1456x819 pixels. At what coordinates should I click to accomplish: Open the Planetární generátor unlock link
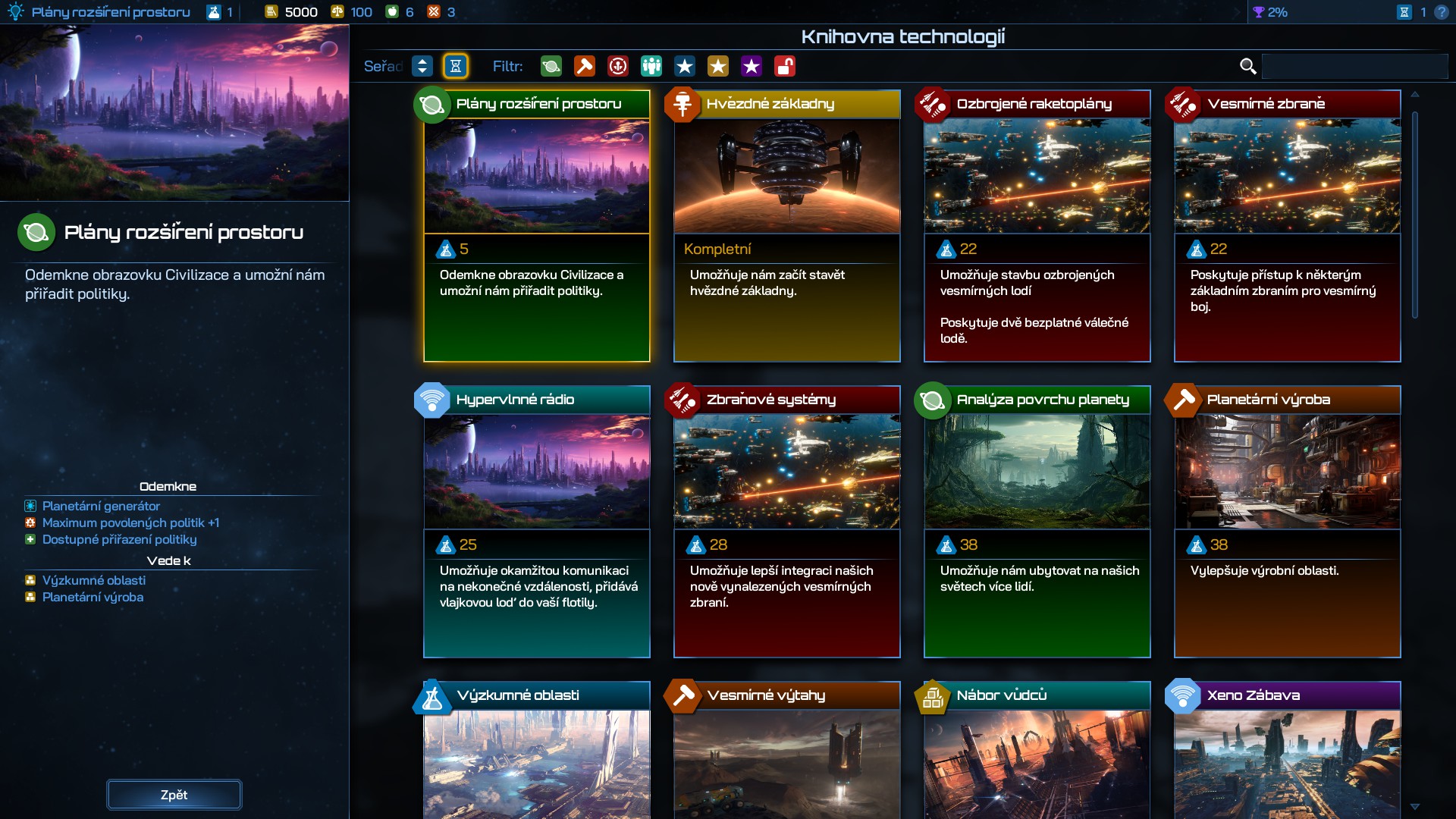point(101,506)
